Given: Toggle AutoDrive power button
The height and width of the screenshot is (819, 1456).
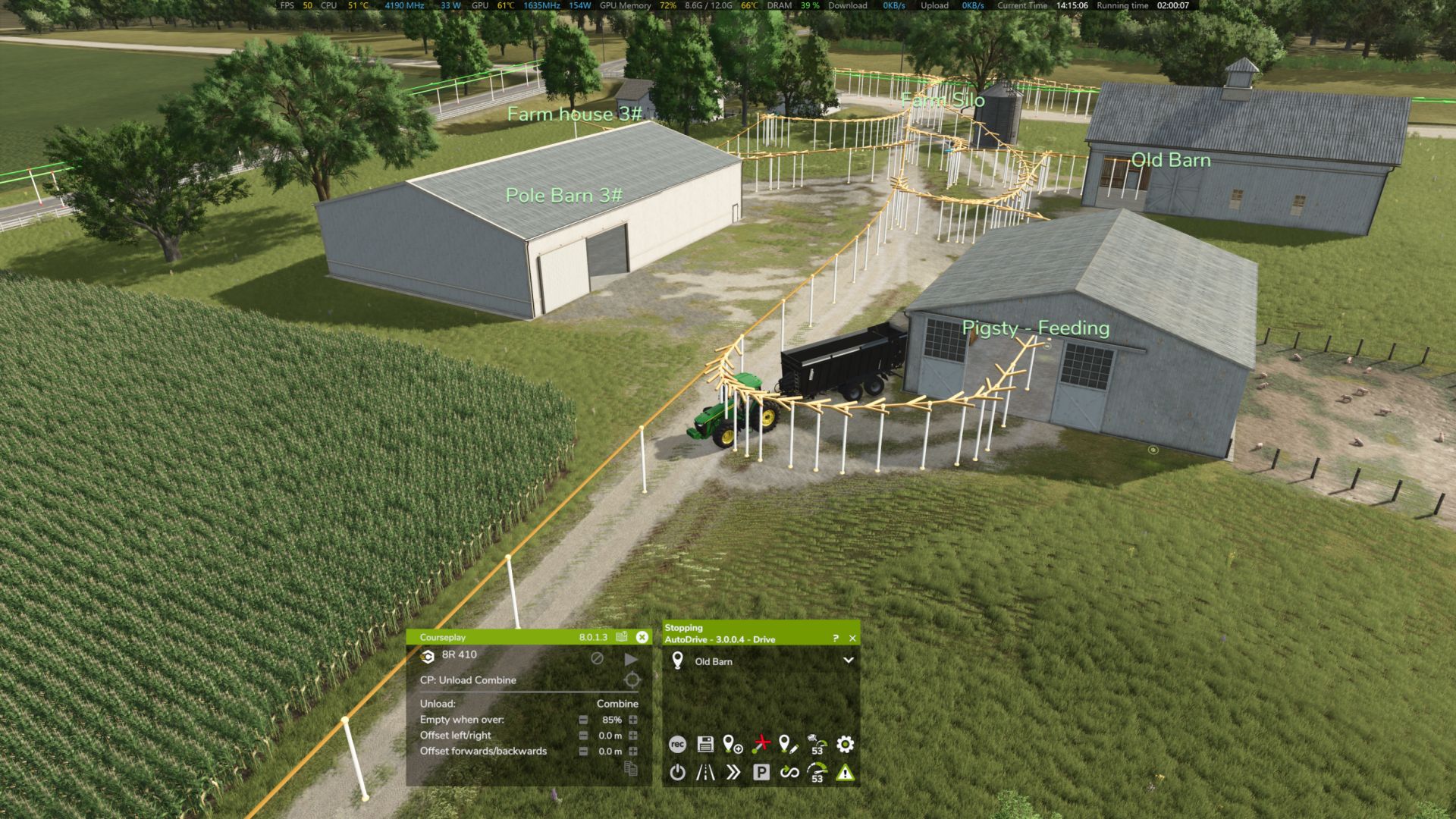Looking at the screenshot, I should [677, 773].
